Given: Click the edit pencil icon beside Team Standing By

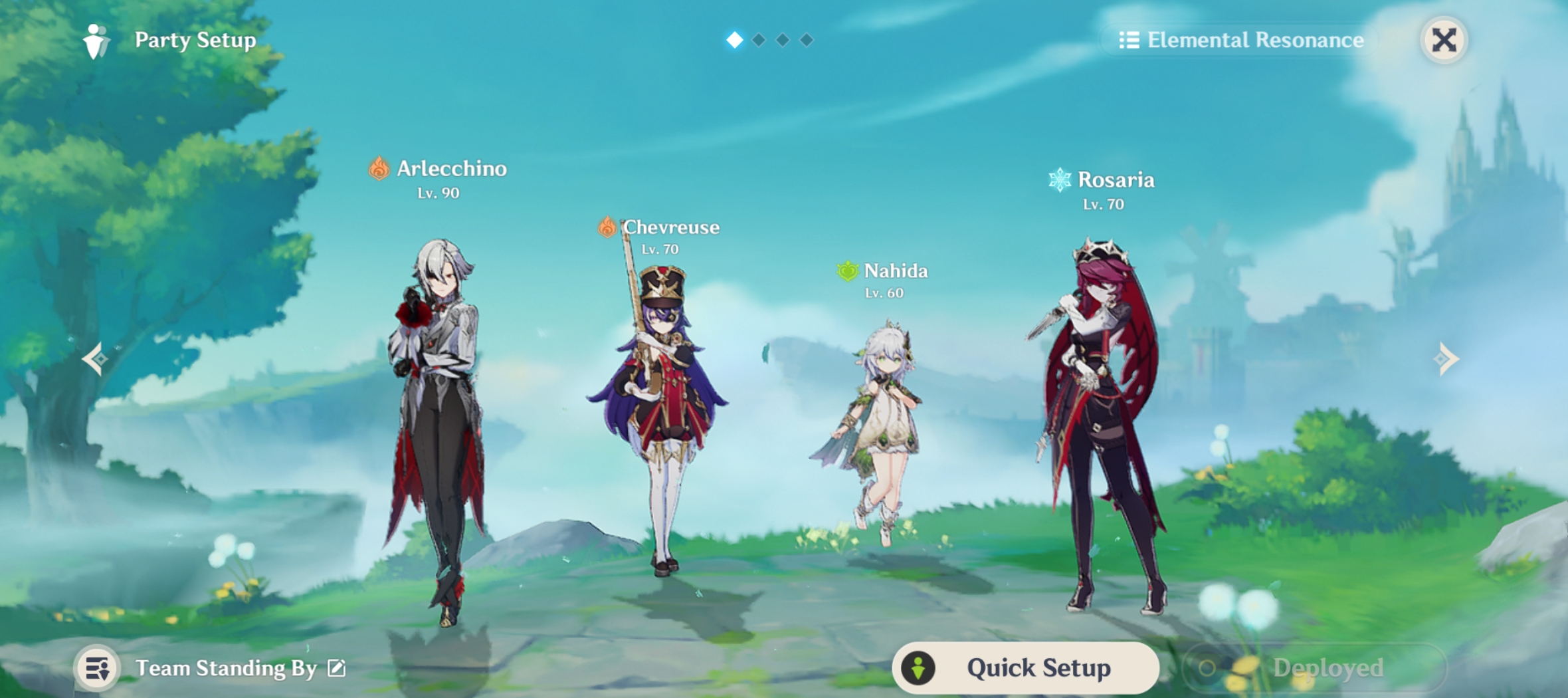Looking at the screenshot, I should [x=336, y=667].
